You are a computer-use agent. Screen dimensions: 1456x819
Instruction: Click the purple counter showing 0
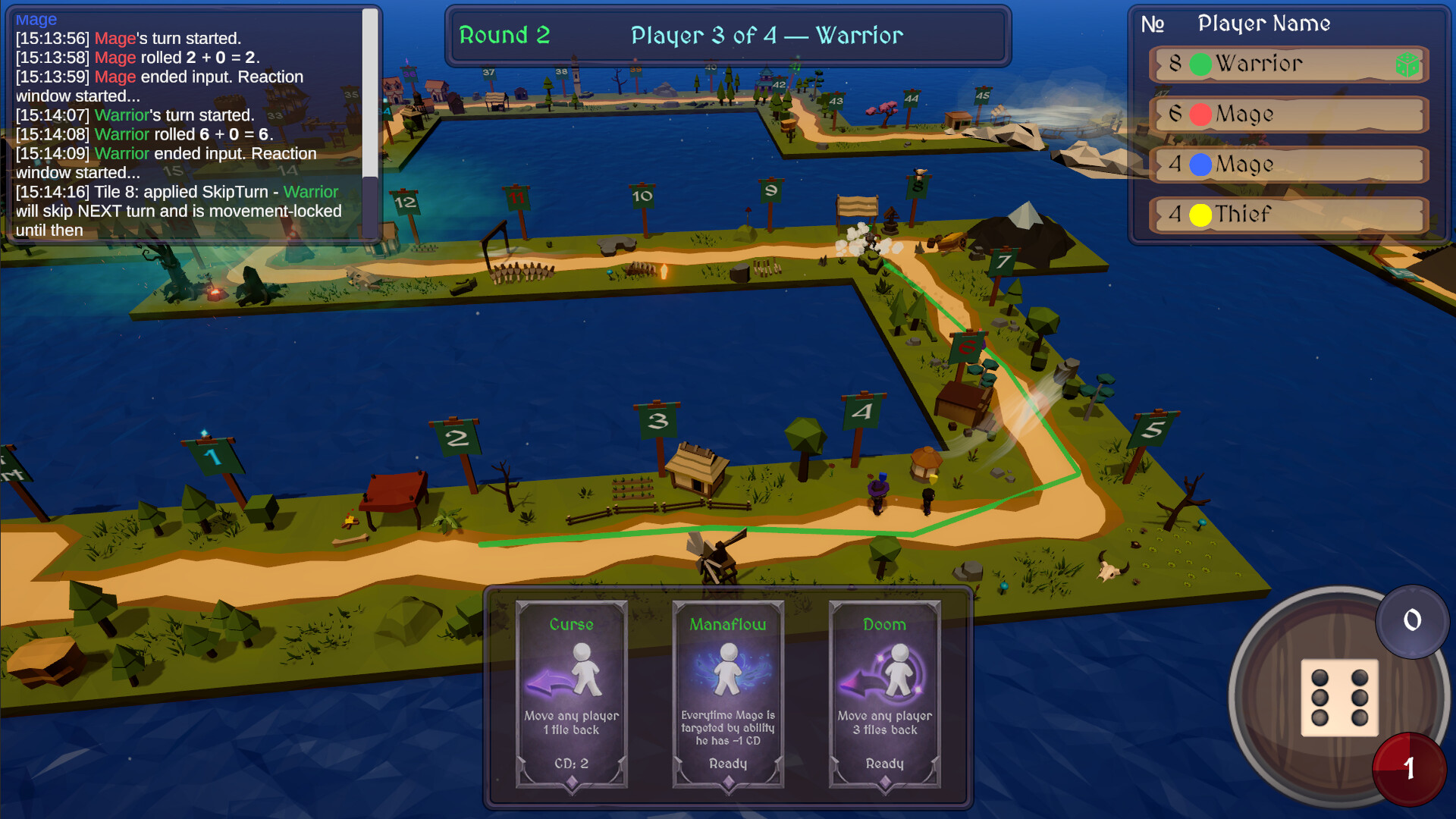point(1411,622)
